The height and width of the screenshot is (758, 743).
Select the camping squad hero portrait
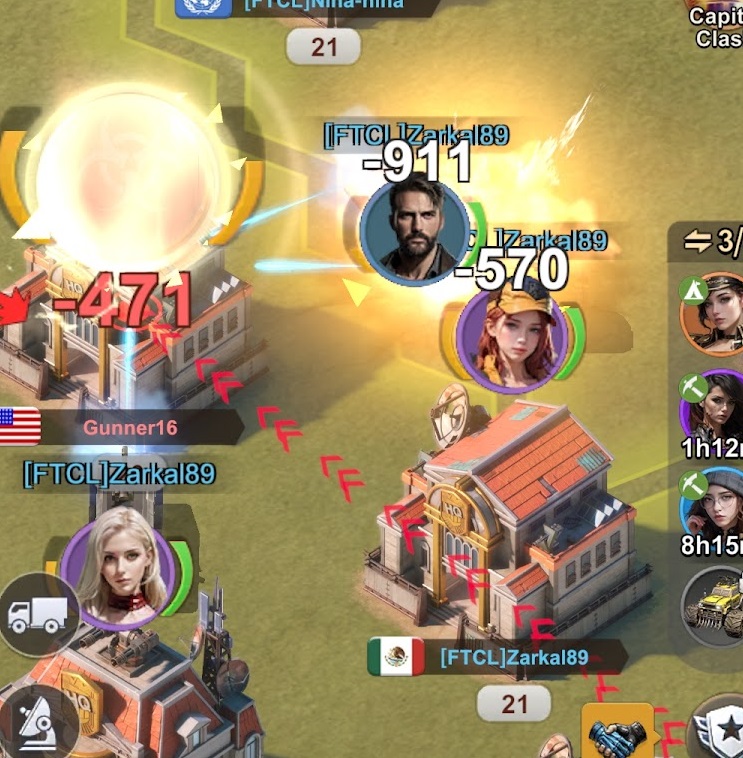pos(715,314)
